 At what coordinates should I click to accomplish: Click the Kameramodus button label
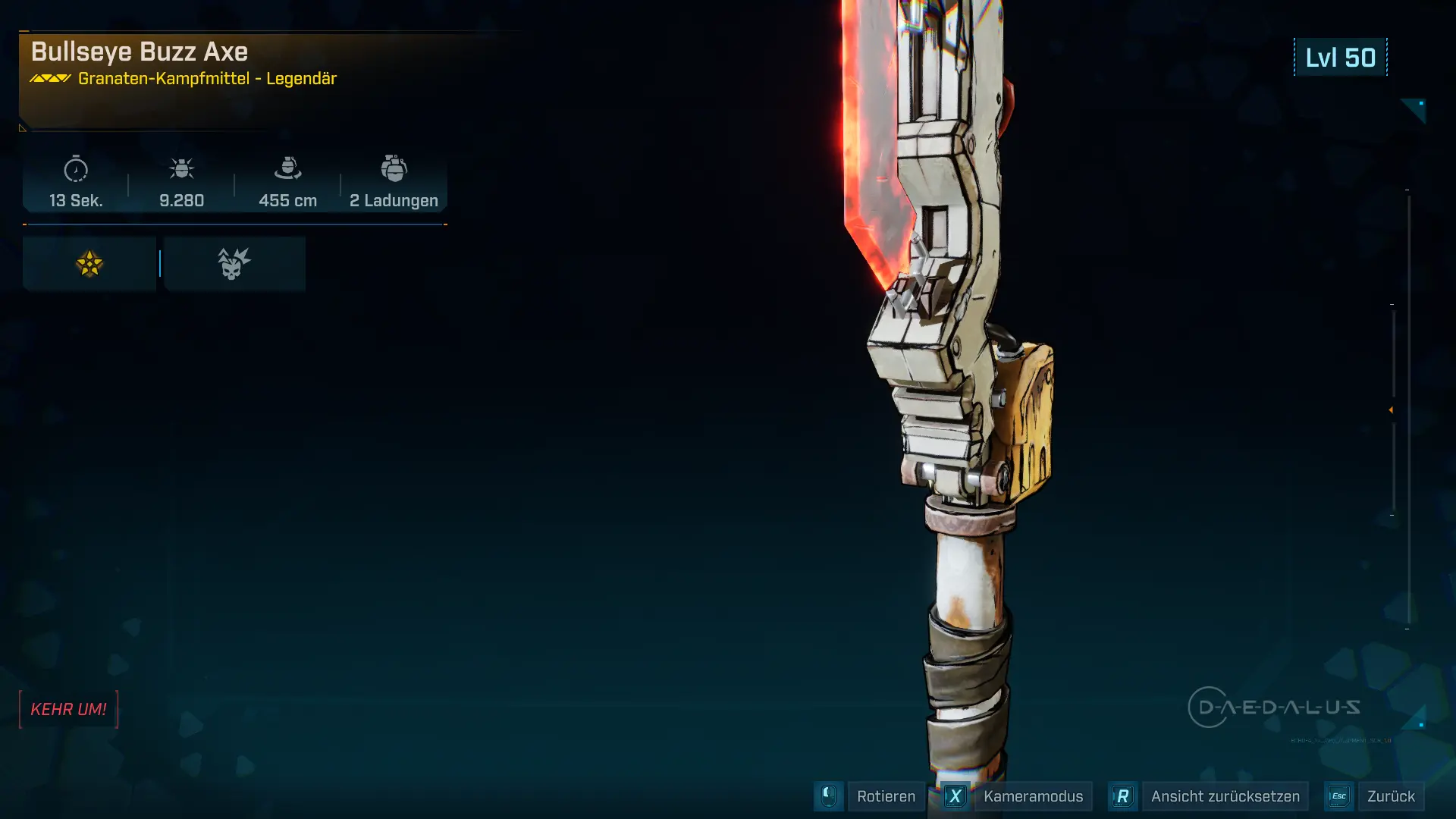click(x=1033, y=796)
